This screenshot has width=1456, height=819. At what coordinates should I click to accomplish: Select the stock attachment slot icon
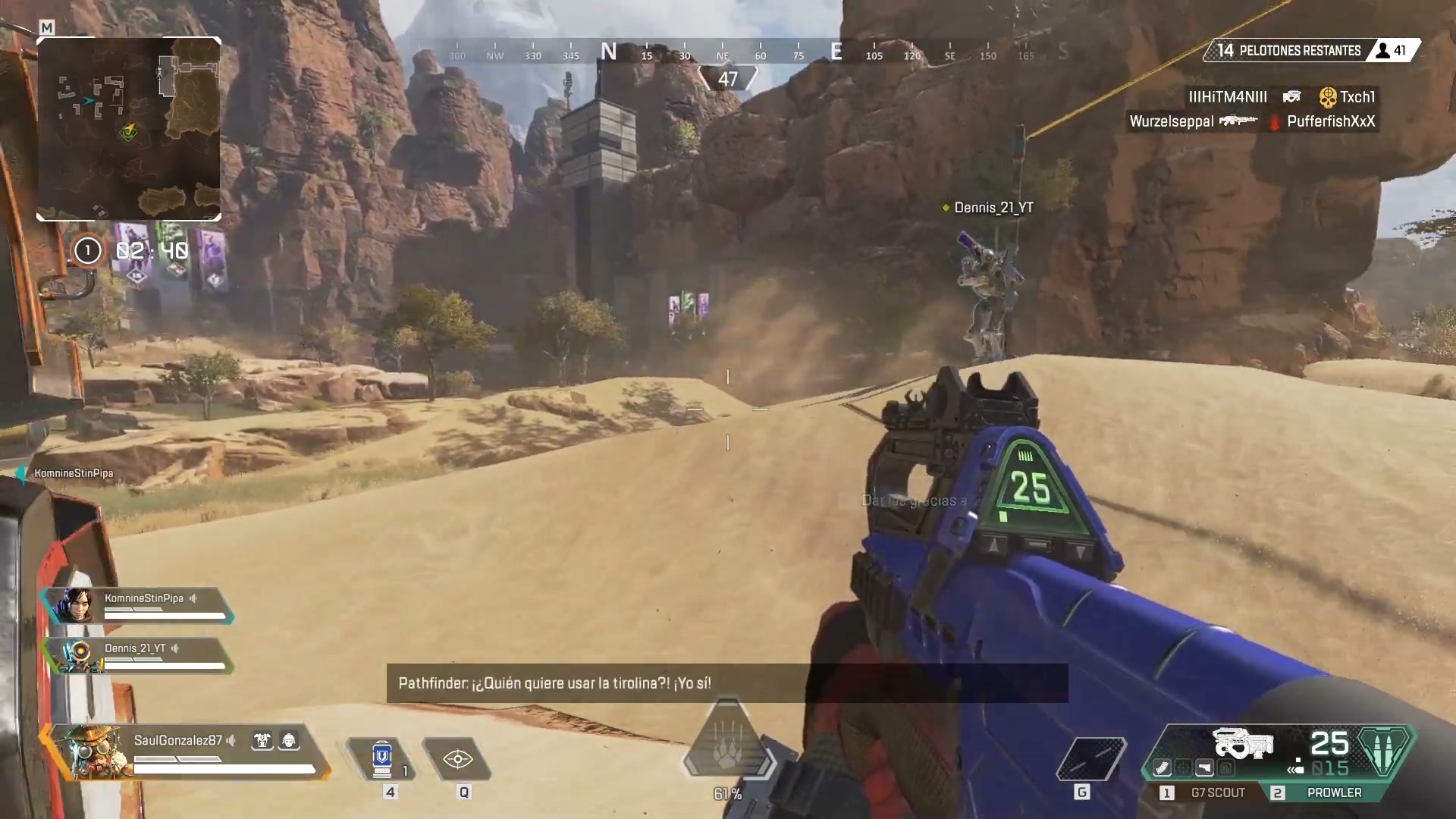pyautogui.click(x=1205, y=768)
